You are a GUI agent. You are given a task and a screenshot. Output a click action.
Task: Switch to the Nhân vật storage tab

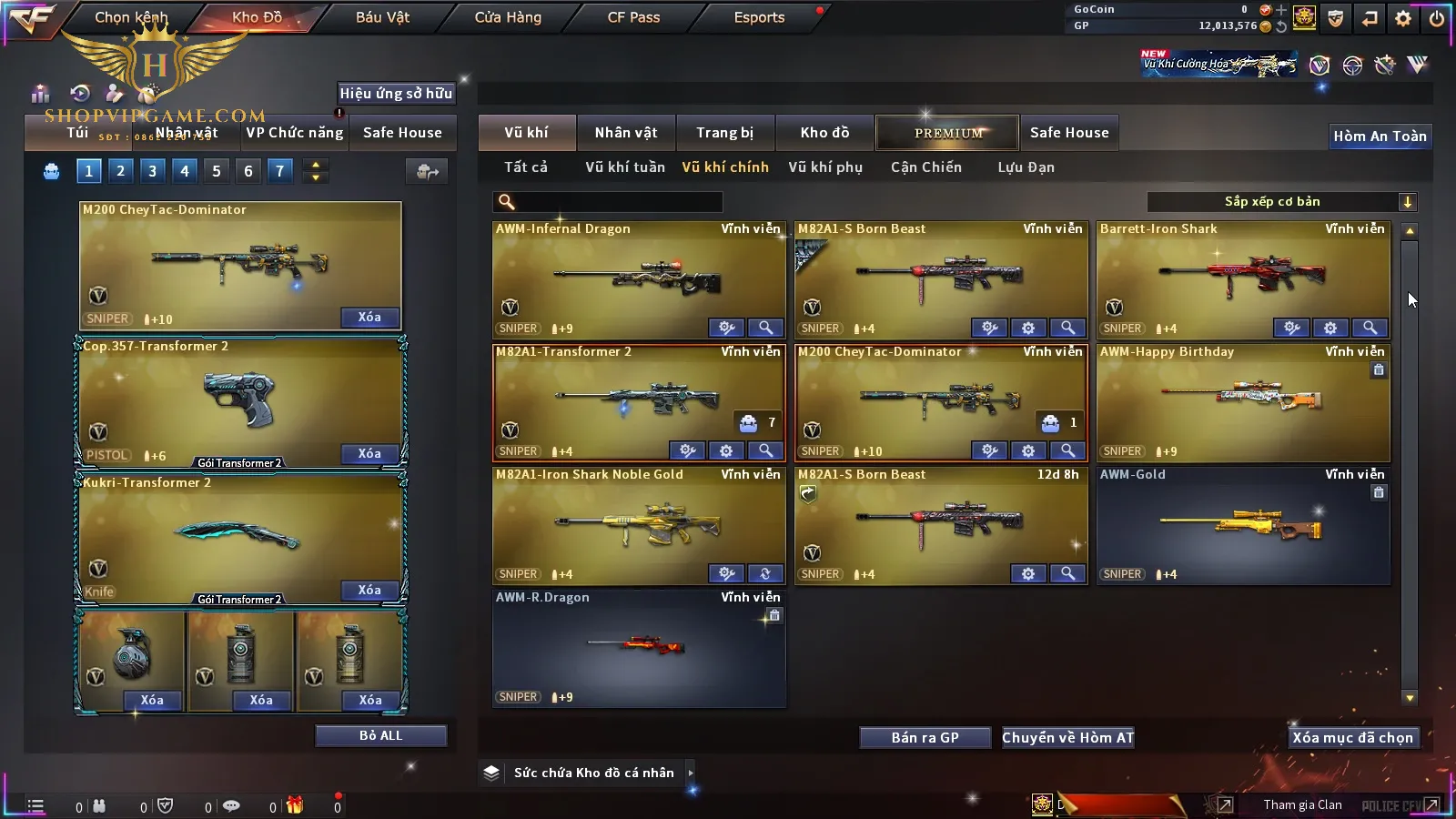[x=625, y=133]
